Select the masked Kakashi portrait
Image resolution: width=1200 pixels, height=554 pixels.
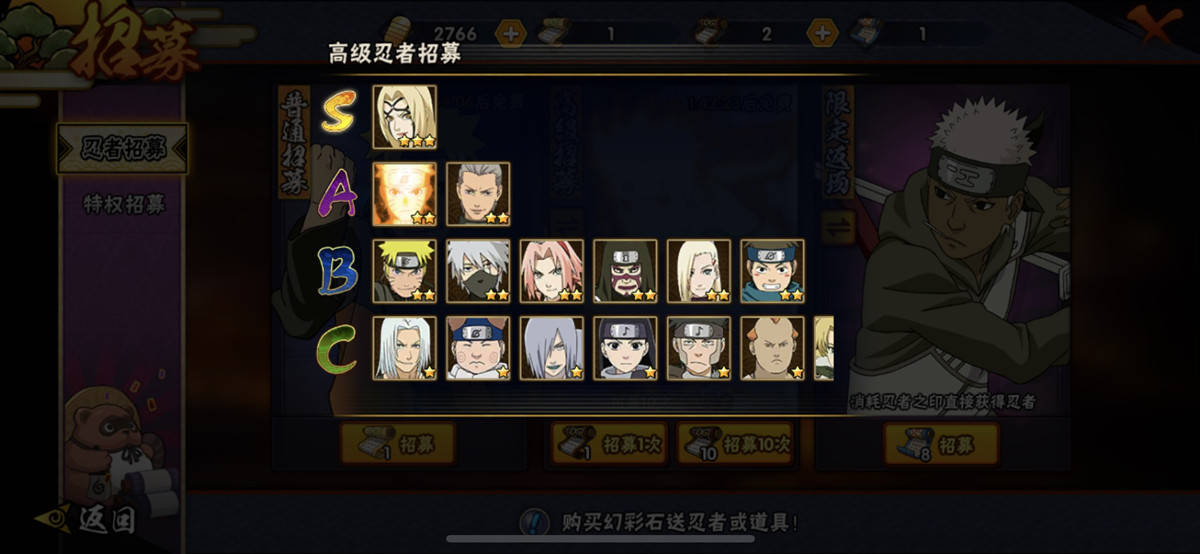point(478,271)
